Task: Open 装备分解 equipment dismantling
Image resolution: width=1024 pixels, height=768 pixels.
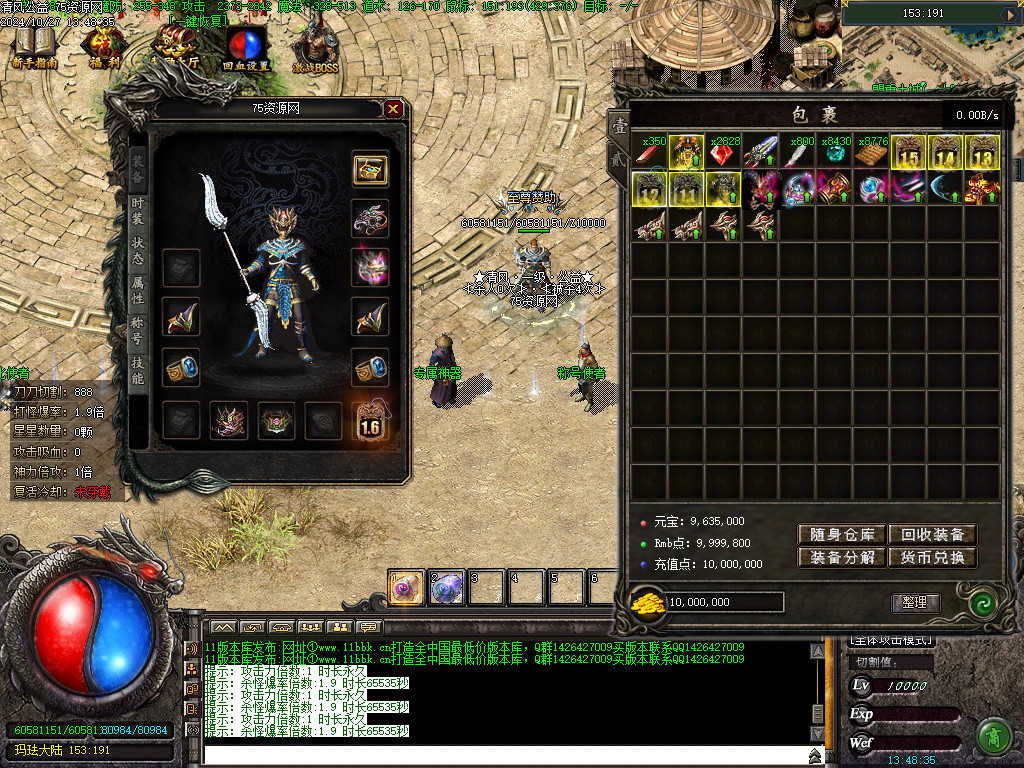Action: pyautogui.click(x=842, y=558)
